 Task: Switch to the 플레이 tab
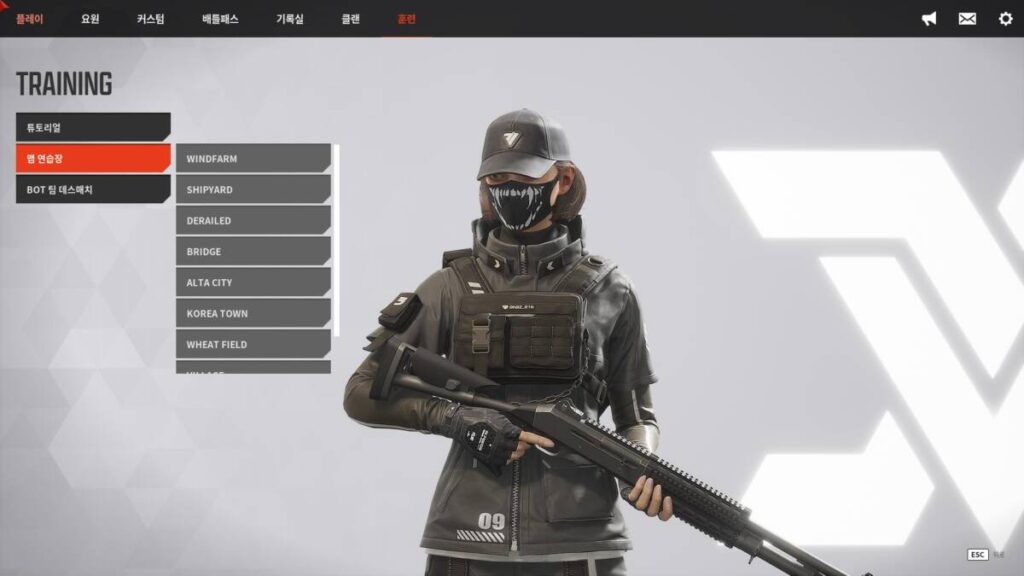coord(30,19)
